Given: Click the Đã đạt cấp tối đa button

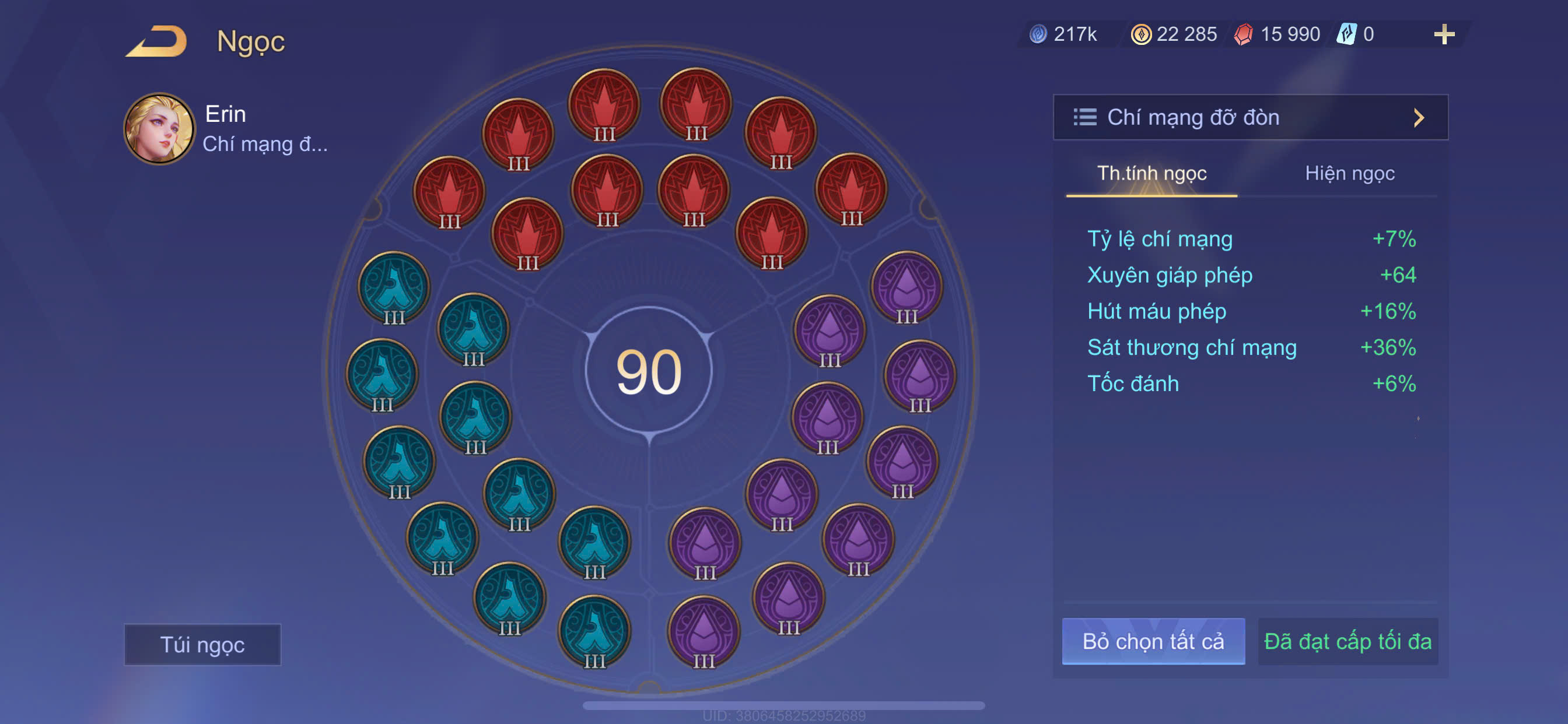Looking at the screenshot, I should [1347, 641].
